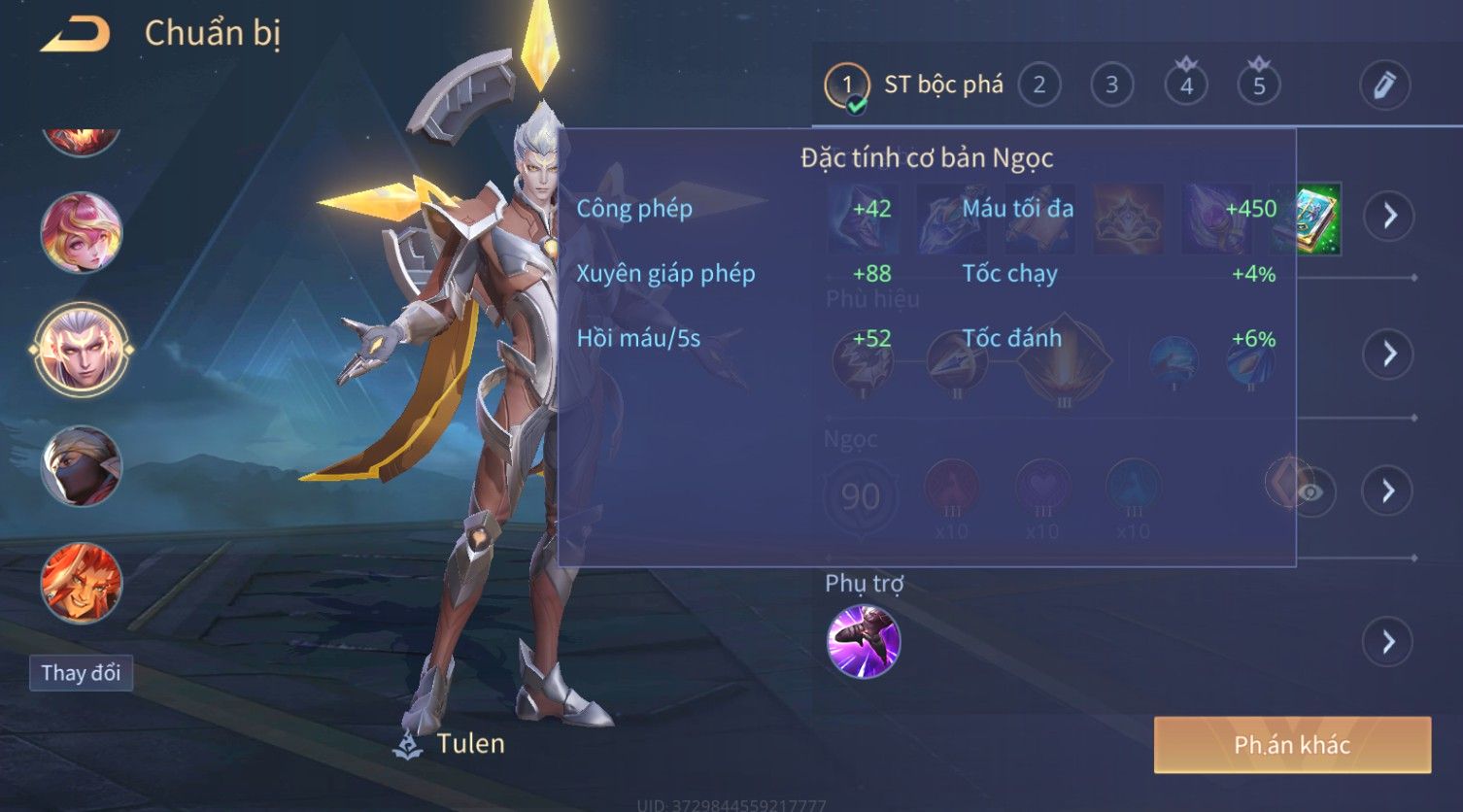
Task: Open locked preset slot 5
Action: 1259,85
